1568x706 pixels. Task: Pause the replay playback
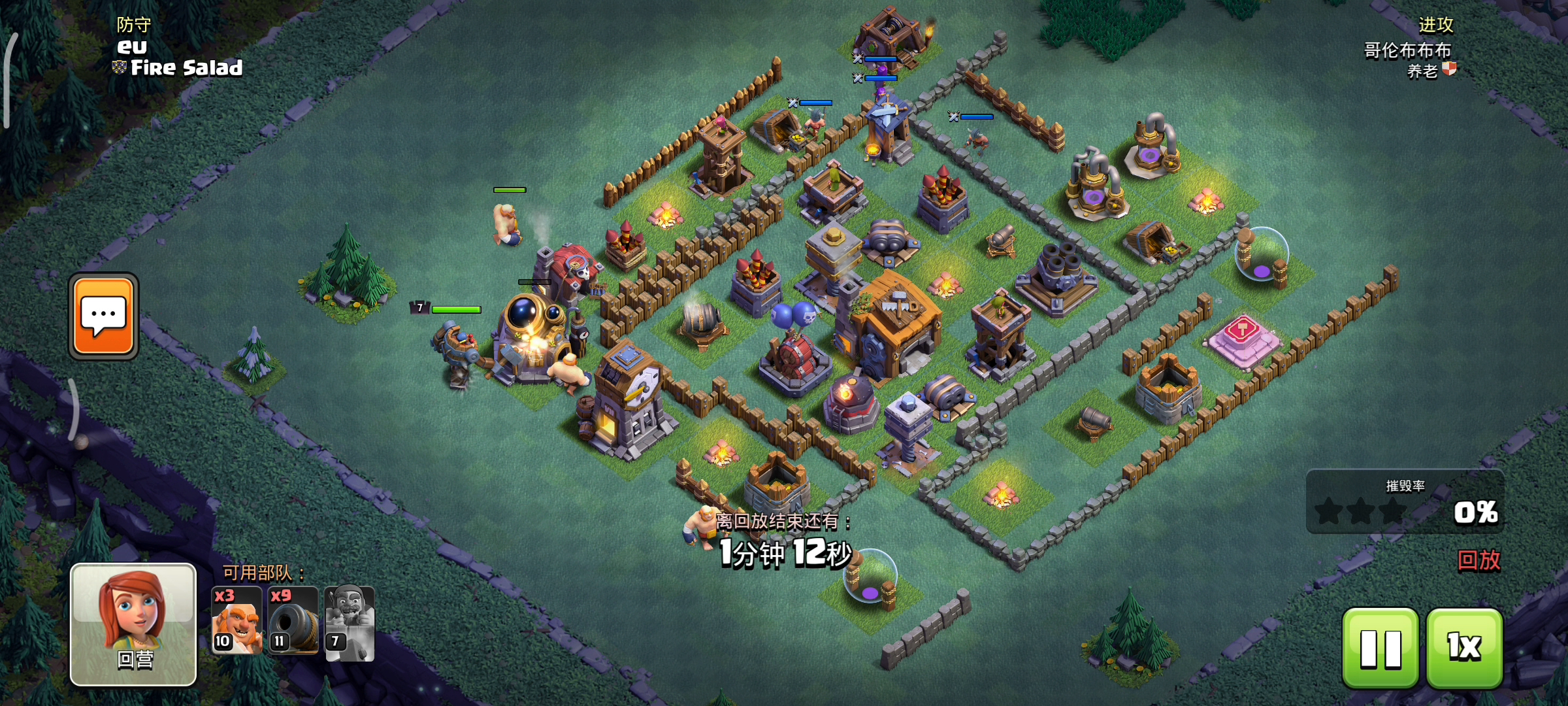(x=1380, y=648)
